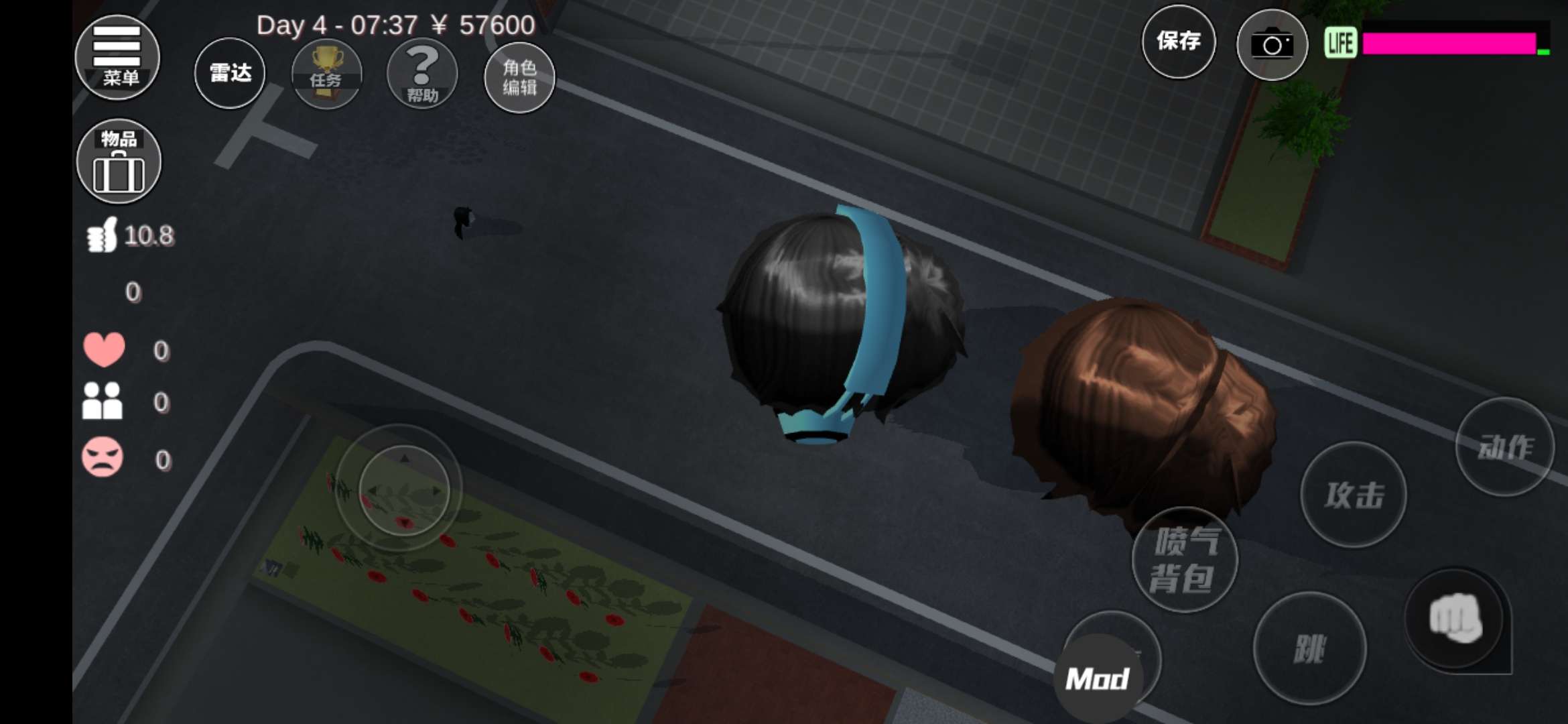
Task: Open the 角色编辑 character editor
Action: tap(519, 77)
